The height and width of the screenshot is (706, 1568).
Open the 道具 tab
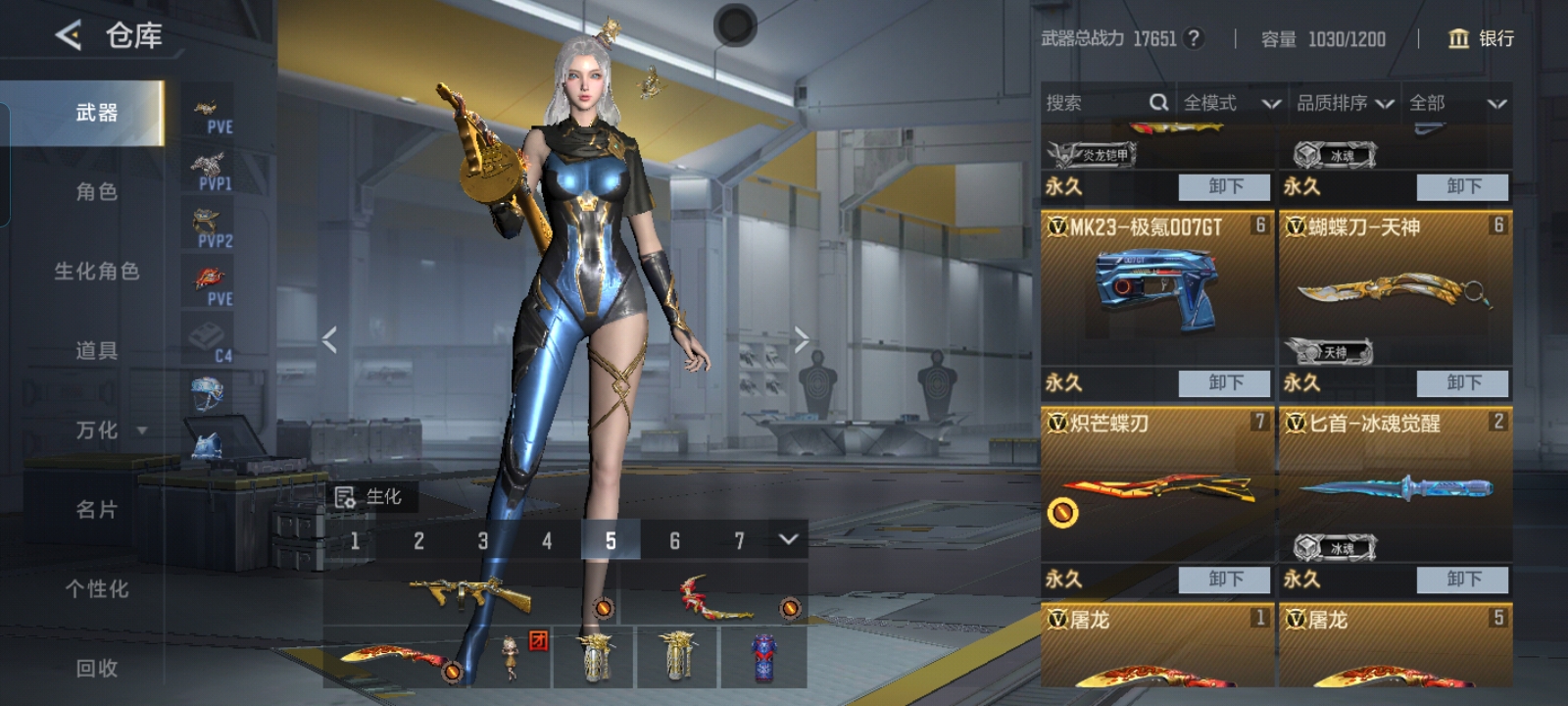pyautogui.click(x=96, y=350)
